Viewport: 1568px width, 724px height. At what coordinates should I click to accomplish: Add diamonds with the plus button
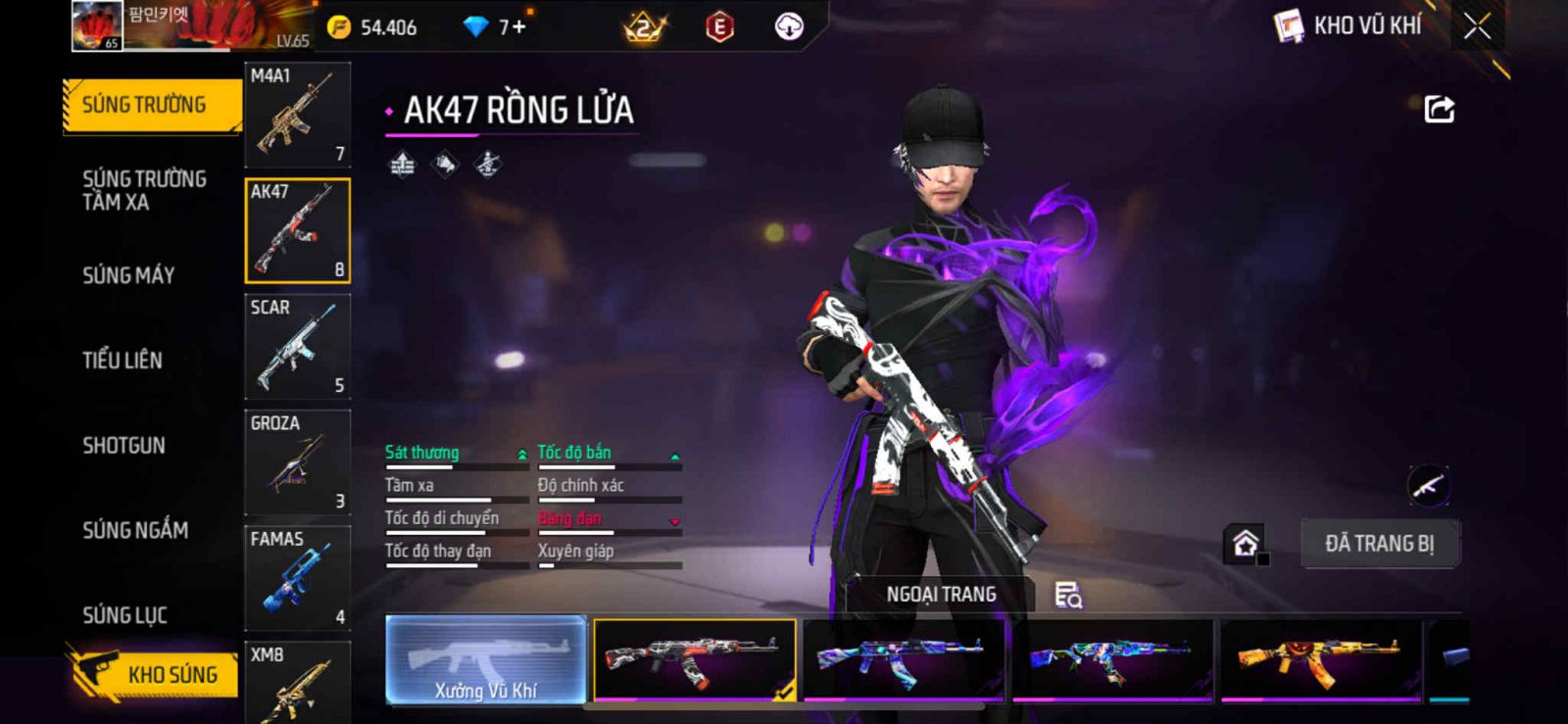(x=519, y=26)
